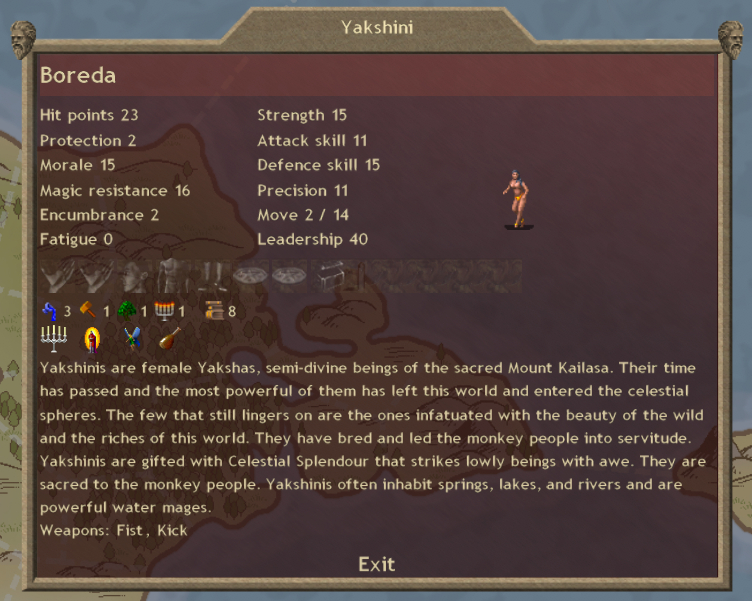Click the white candelabra sacred icon
Image resolution: width=752 pixels, height=601 pixels.
tap(53, 339)
